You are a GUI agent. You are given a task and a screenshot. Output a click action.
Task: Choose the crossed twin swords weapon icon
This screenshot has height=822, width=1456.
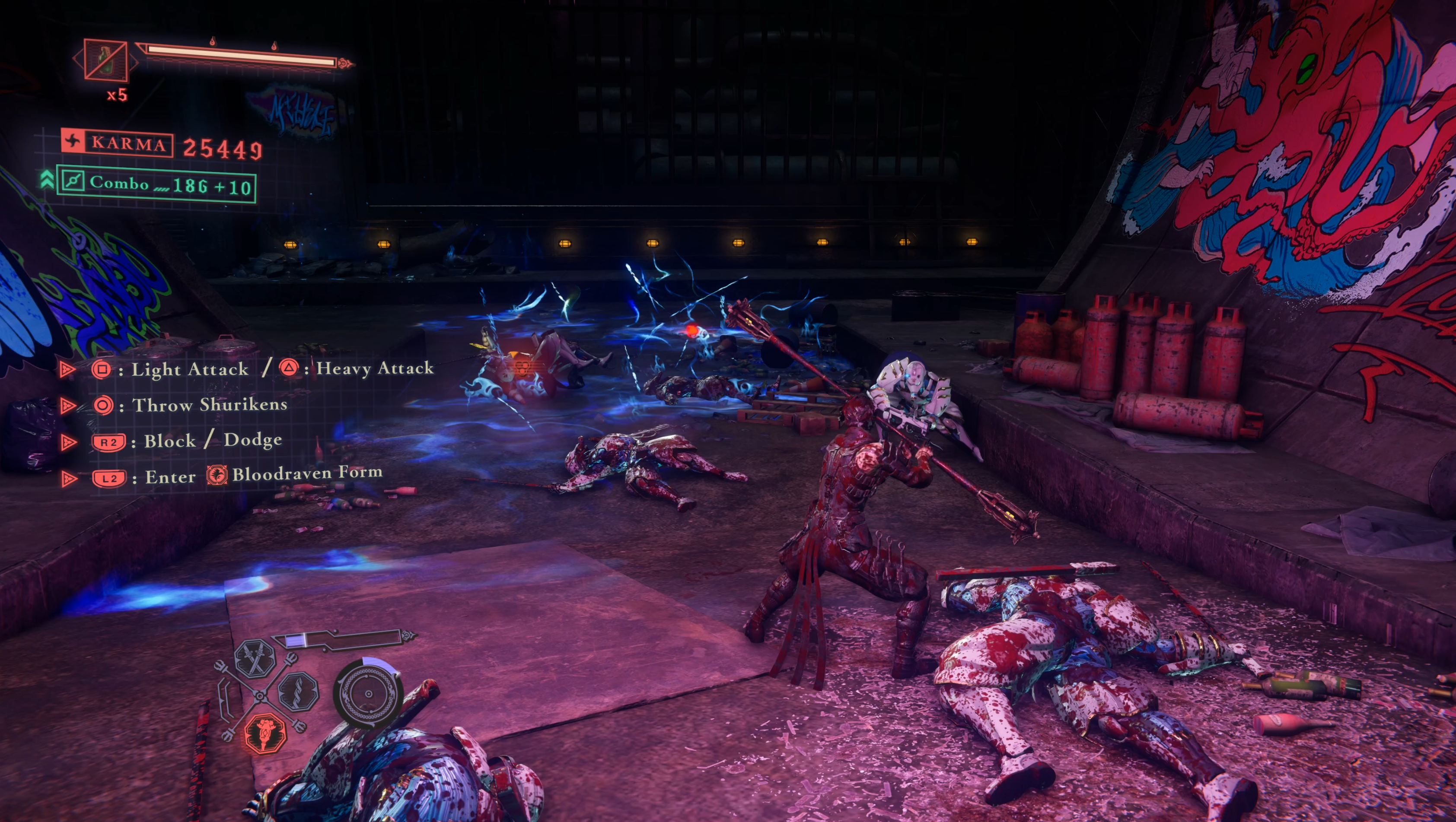(x=255, y=658)
